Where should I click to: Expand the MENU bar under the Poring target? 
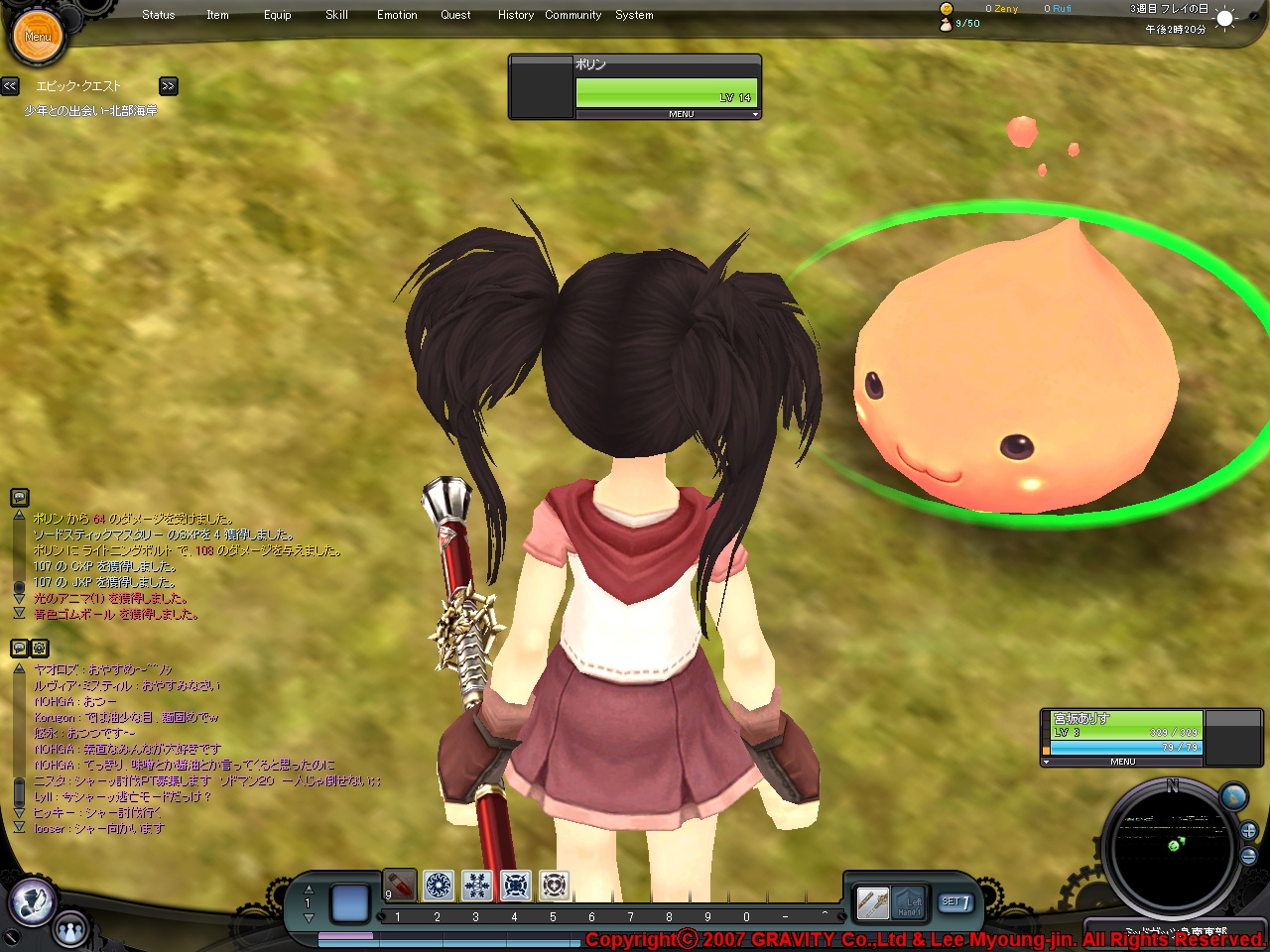click(x=681, y=114)
